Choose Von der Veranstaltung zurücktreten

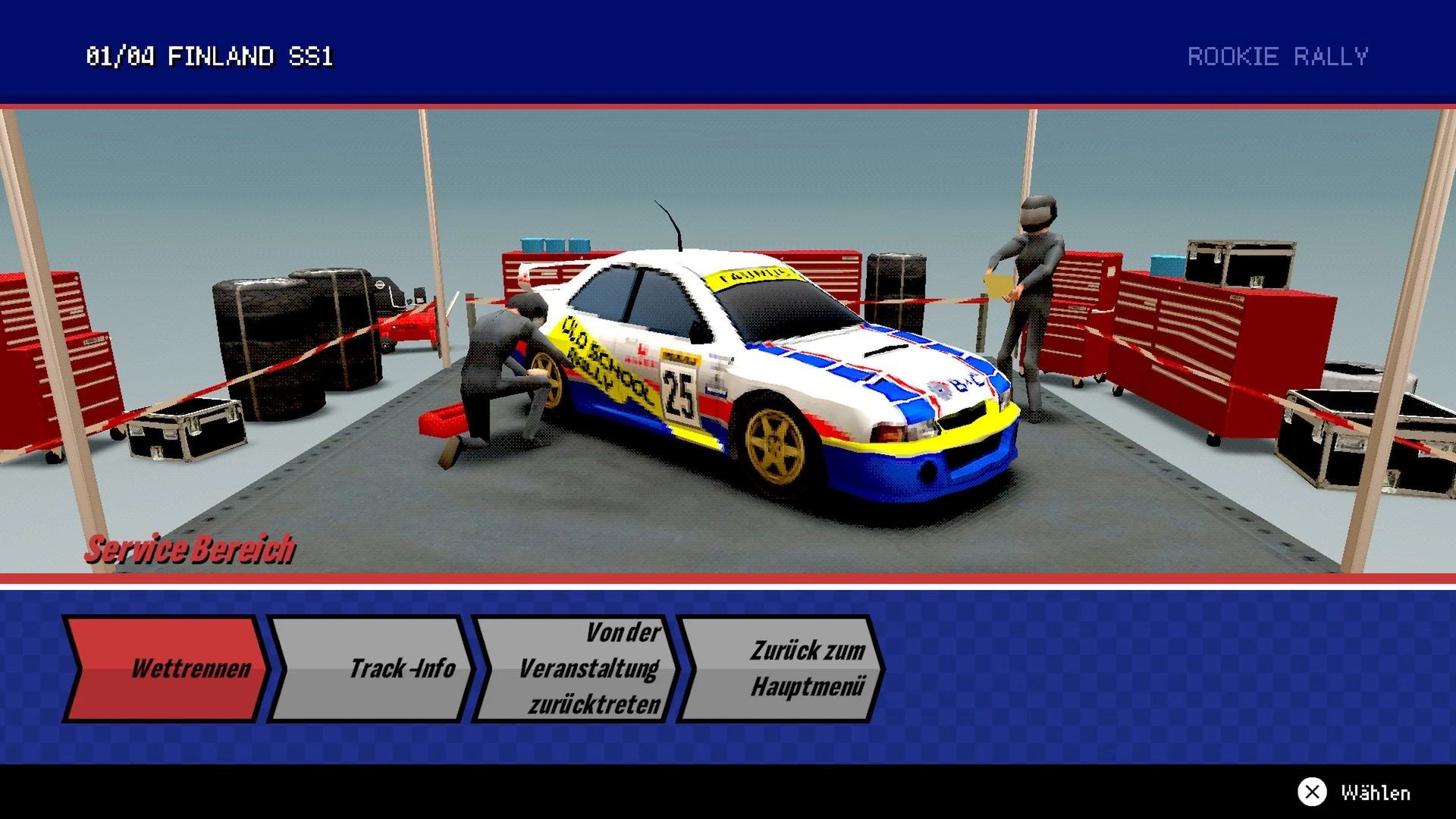[576, 668]
